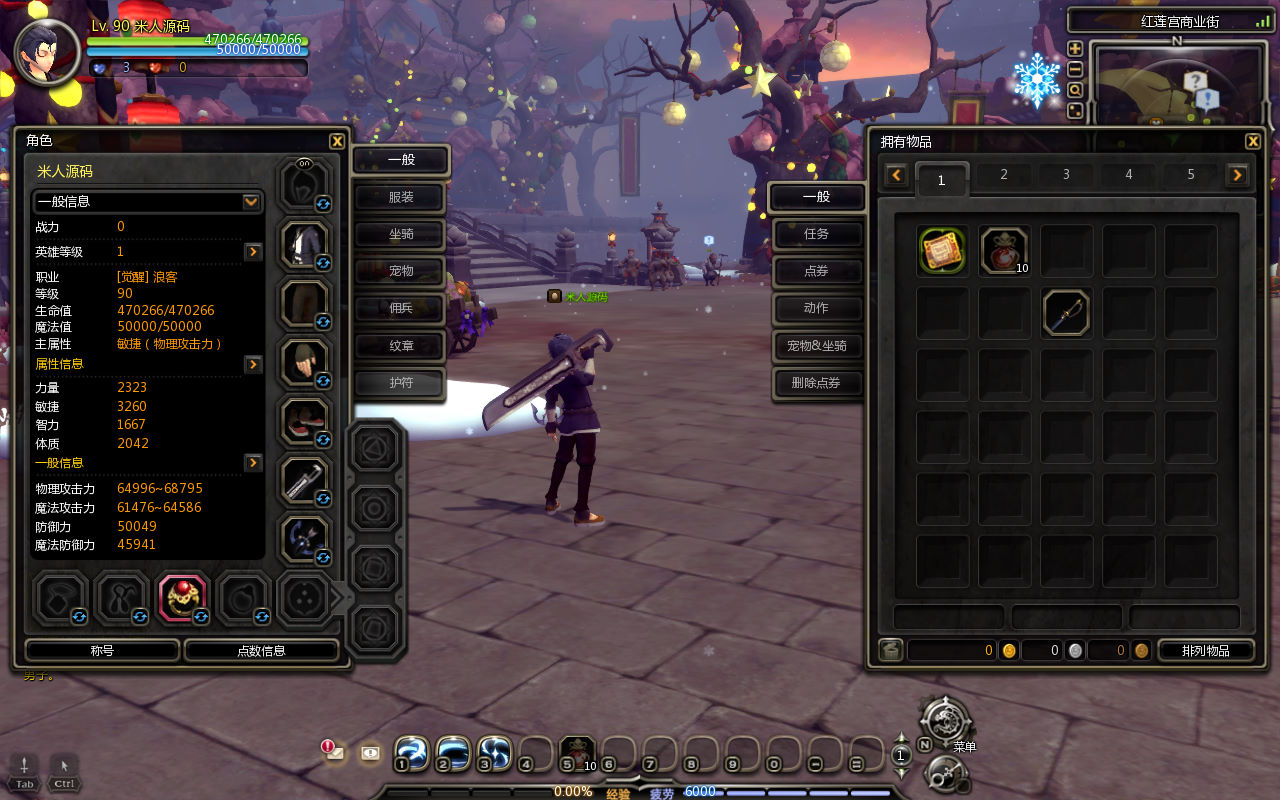Open 点数信息 points information

pyautogui.click(x=261, y=651)
